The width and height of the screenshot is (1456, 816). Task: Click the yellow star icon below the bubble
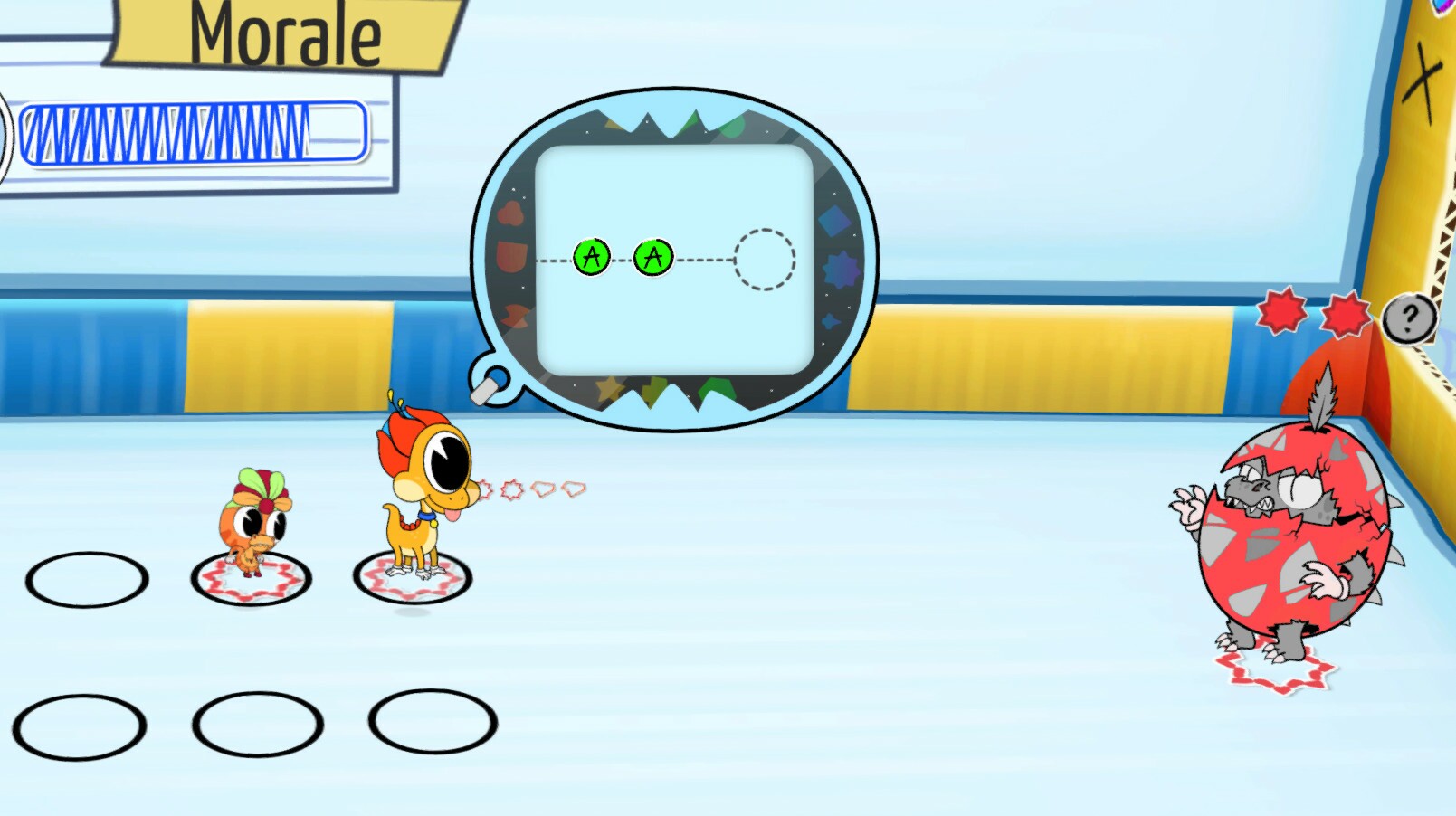(x=610, y=386)
